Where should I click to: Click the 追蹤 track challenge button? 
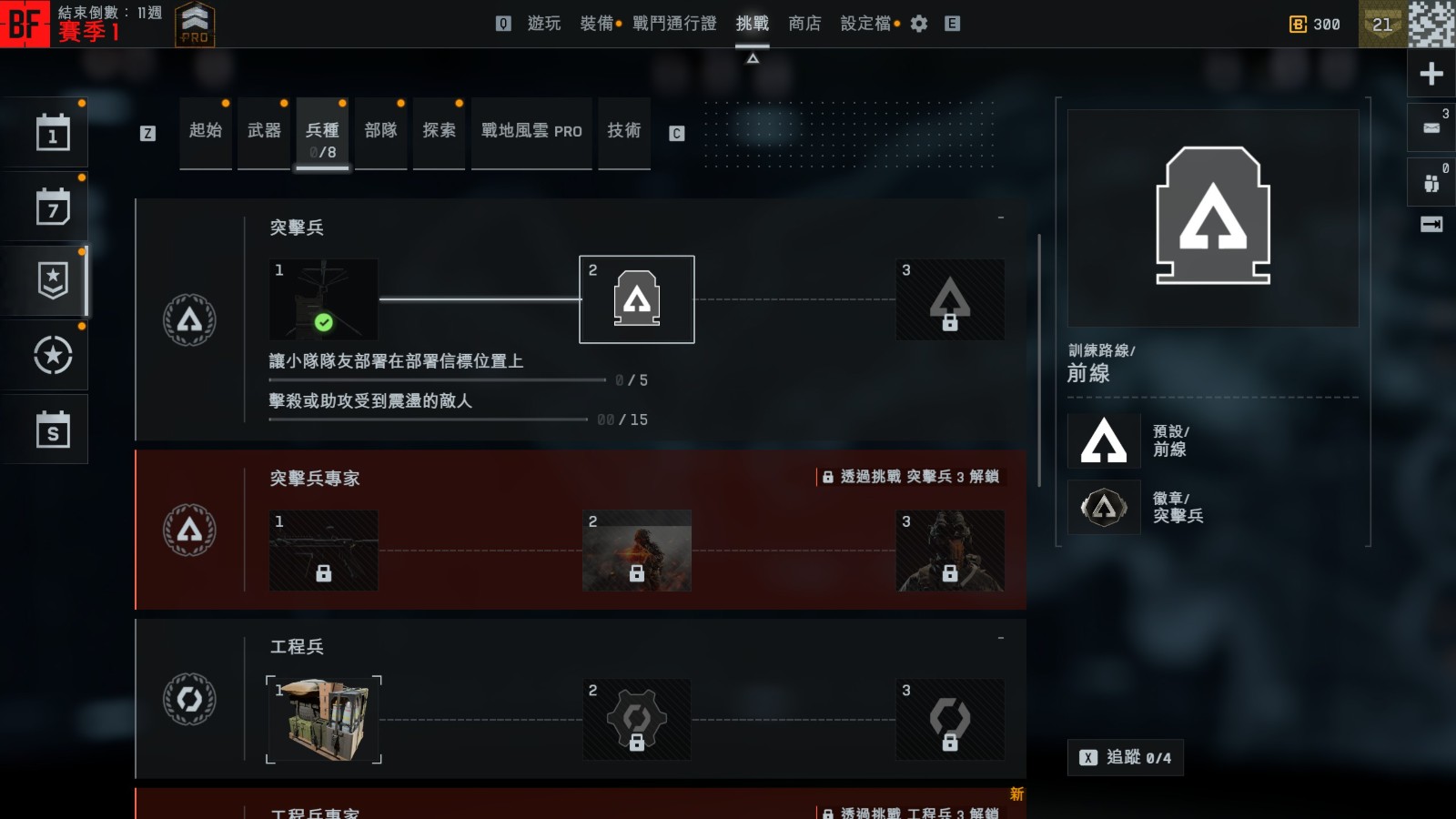1126,757
